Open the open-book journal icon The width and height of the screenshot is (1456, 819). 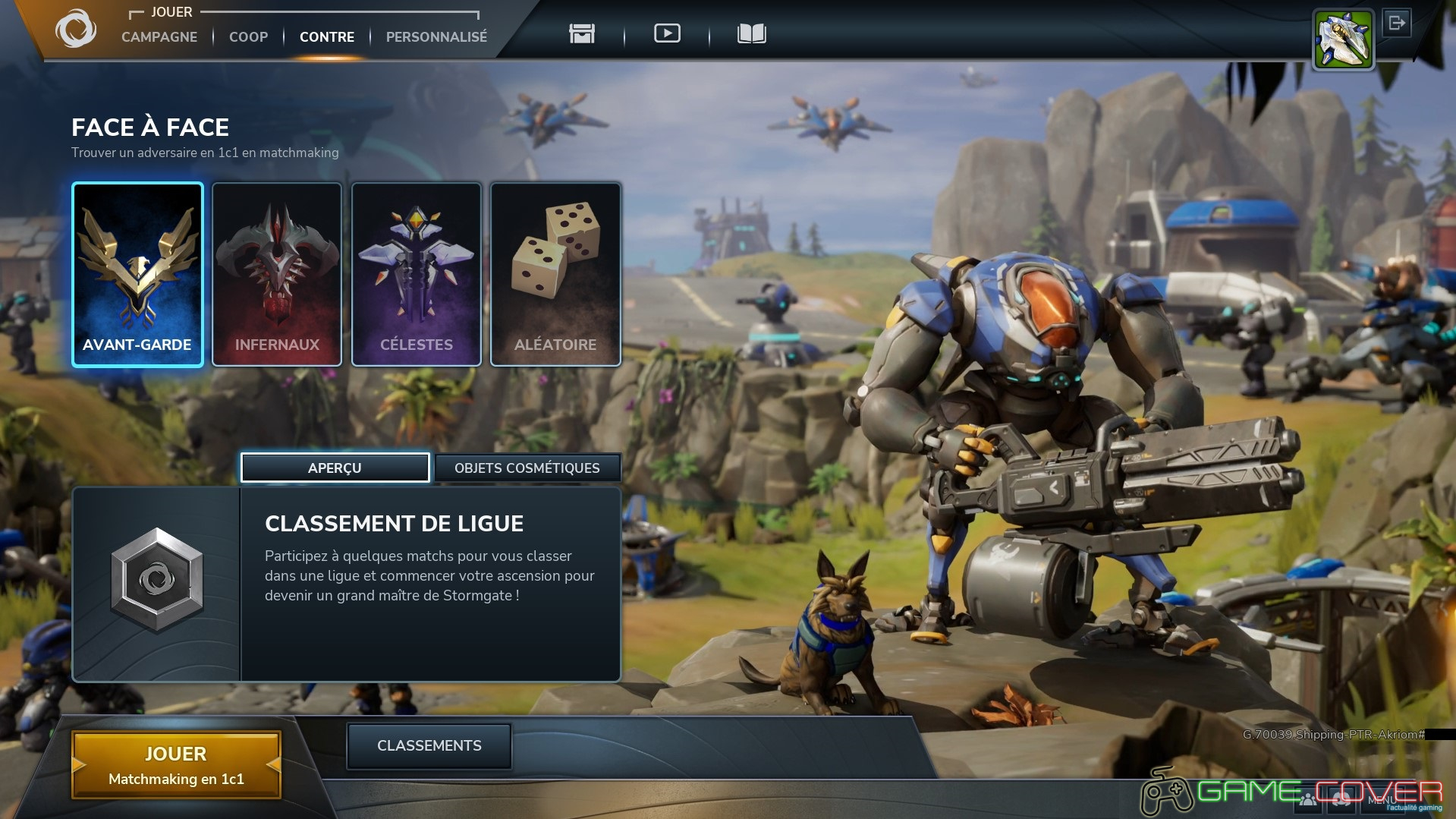751,33
